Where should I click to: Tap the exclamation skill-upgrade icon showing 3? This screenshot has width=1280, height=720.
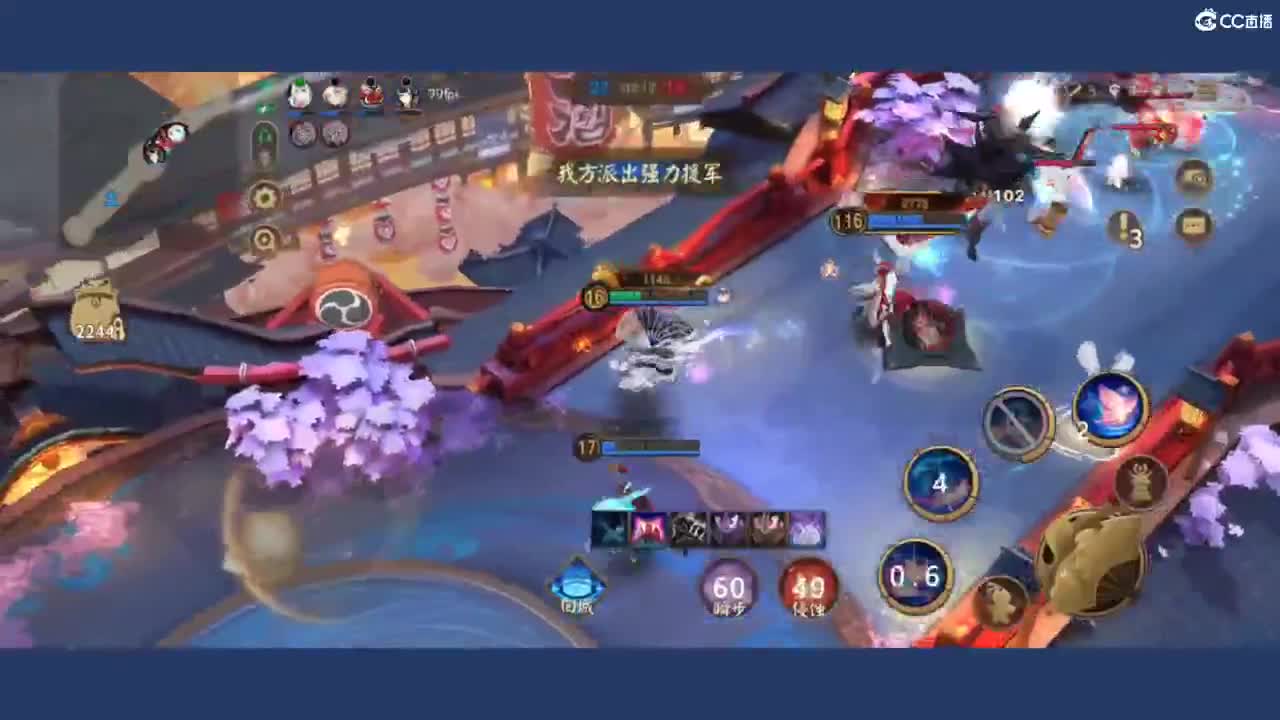click(x=1124, y=228)
